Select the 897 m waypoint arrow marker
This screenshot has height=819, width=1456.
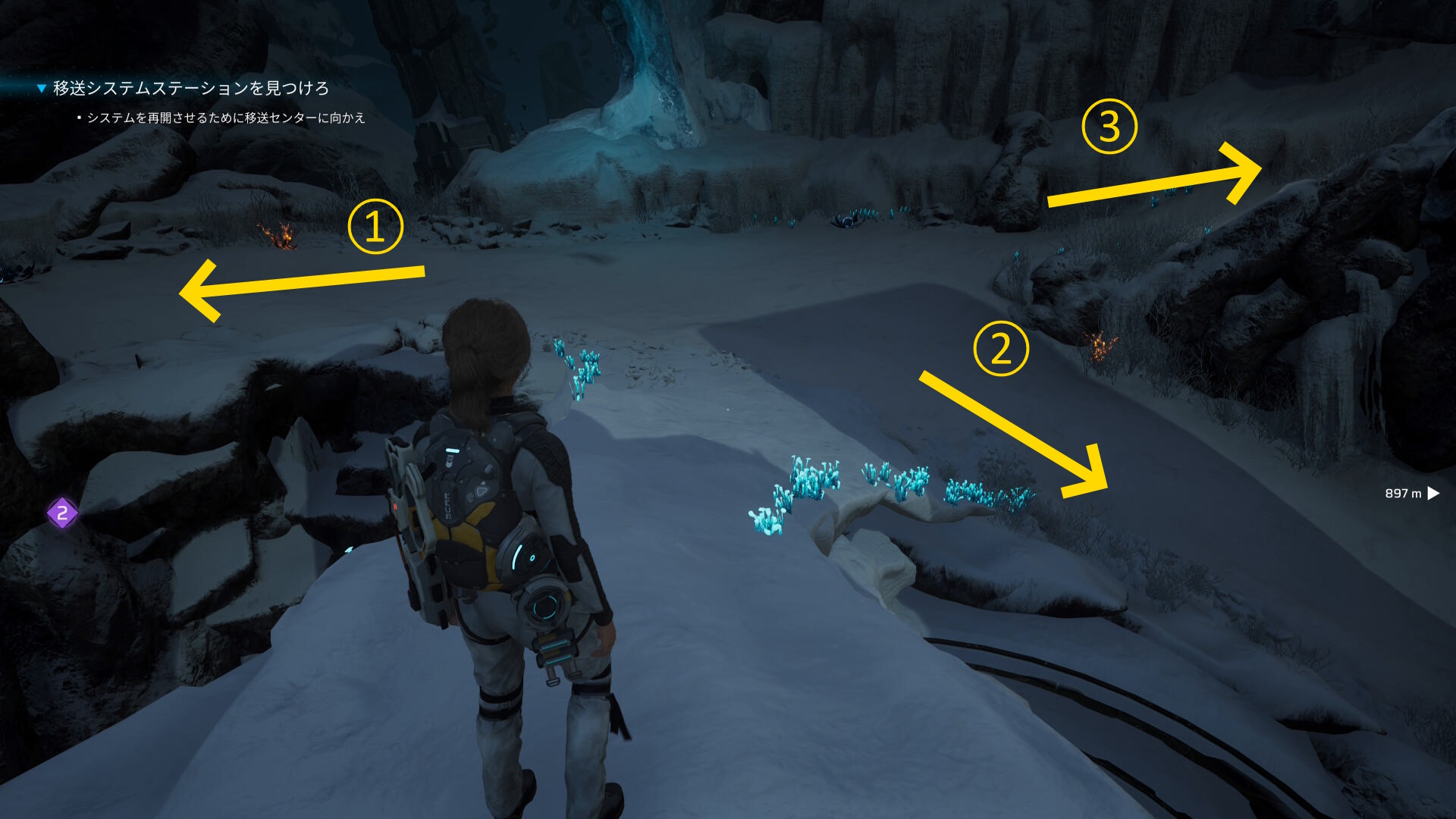tap(1432, 494)
